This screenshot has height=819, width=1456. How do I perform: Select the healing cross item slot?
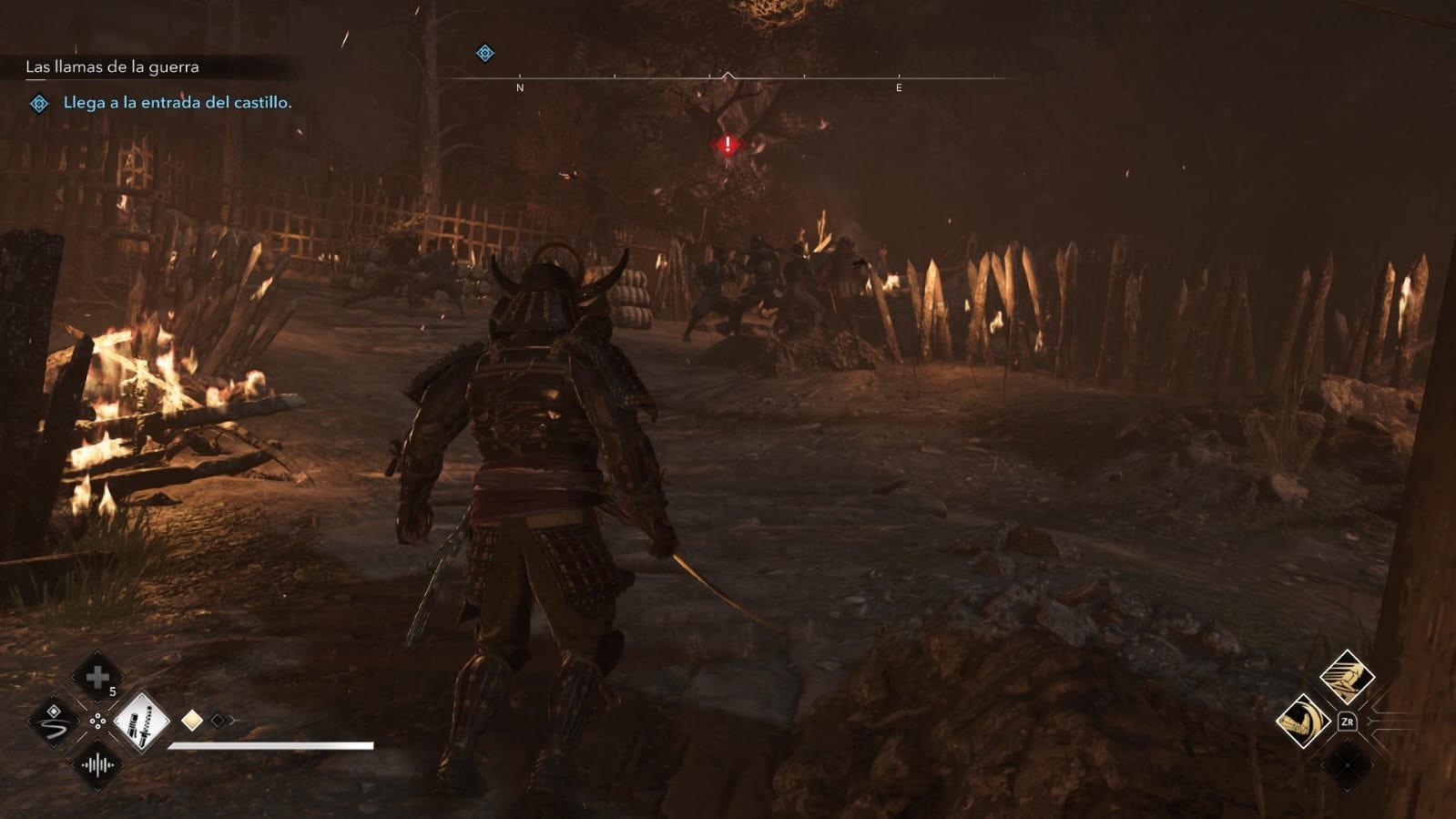(x=97, y=677)
